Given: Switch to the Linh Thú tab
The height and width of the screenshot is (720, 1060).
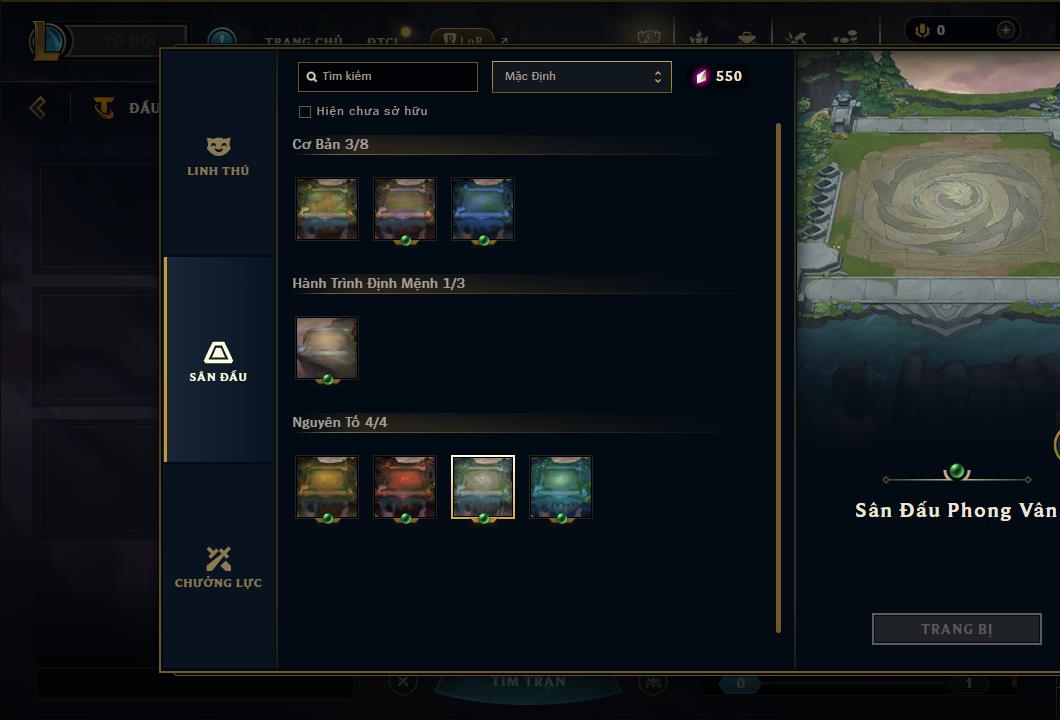Looking at the screenshot, I should [x=218, y=157].
